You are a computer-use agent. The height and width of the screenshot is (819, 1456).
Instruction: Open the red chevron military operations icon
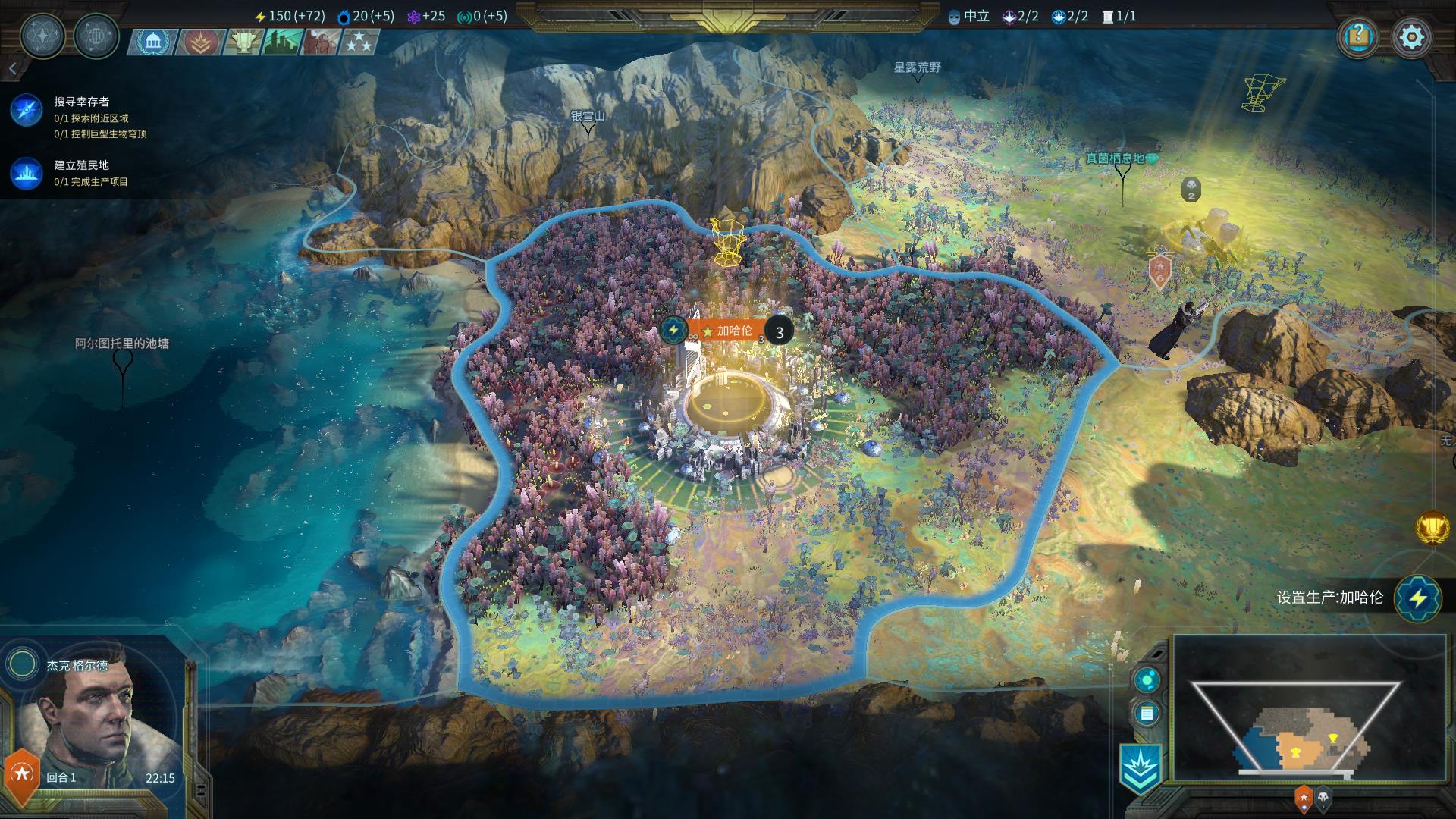pos(200,42)
